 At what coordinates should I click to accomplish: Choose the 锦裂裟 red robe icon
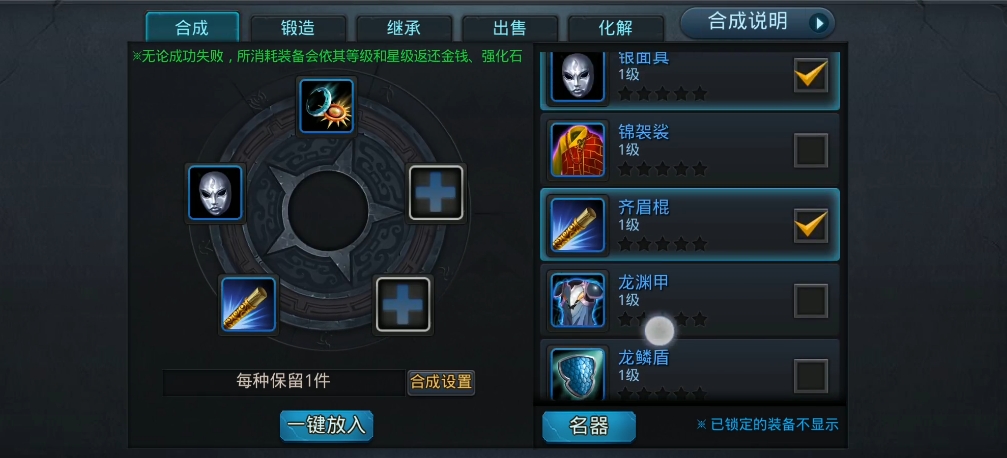[x=578, y=150]
